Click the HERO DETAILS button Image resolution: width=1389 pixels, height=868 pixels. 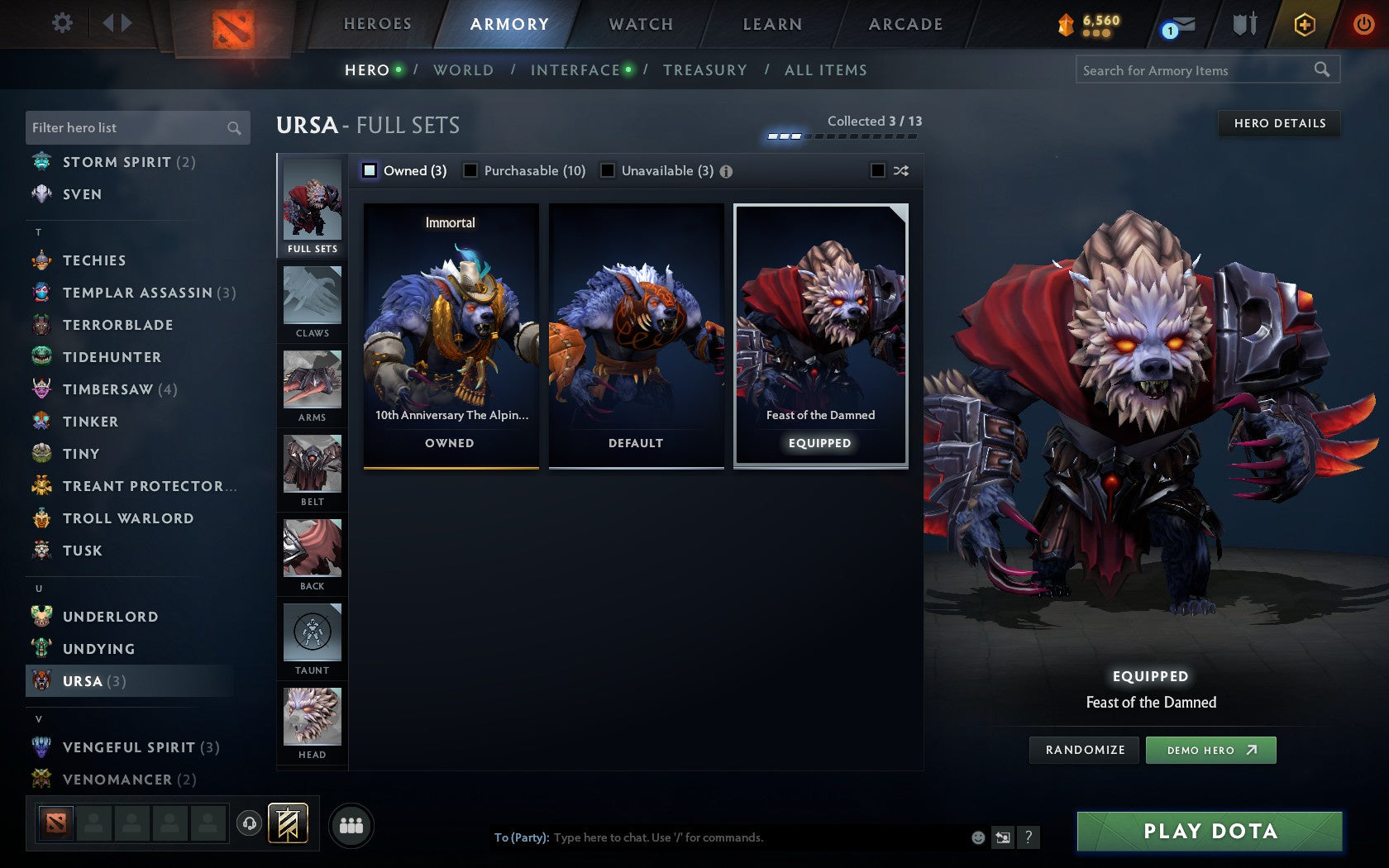pyautogui.click(x=1279, y=124)
